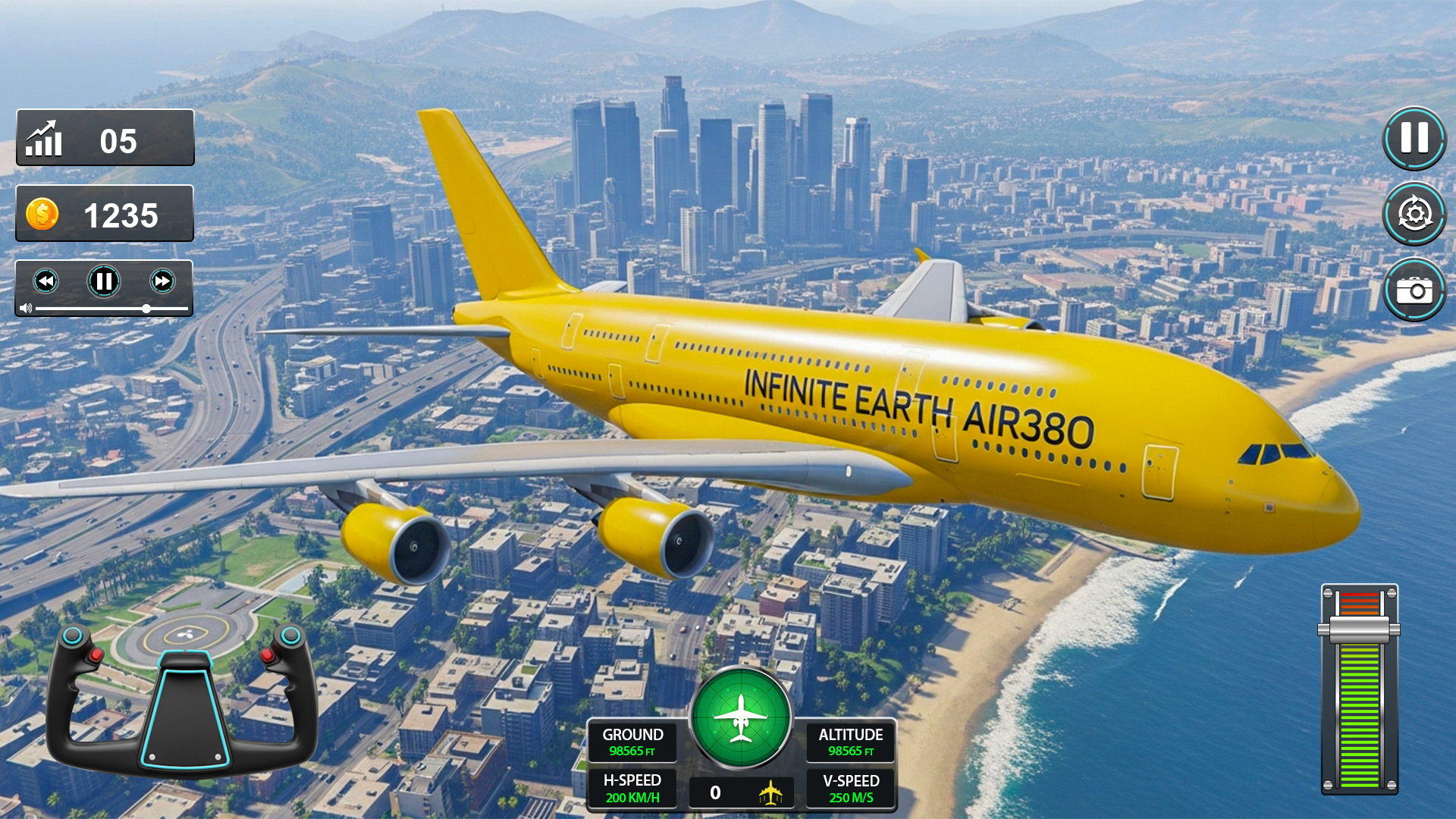
Task: Open the GROUND distance panel
Action: tap(633, 743)
